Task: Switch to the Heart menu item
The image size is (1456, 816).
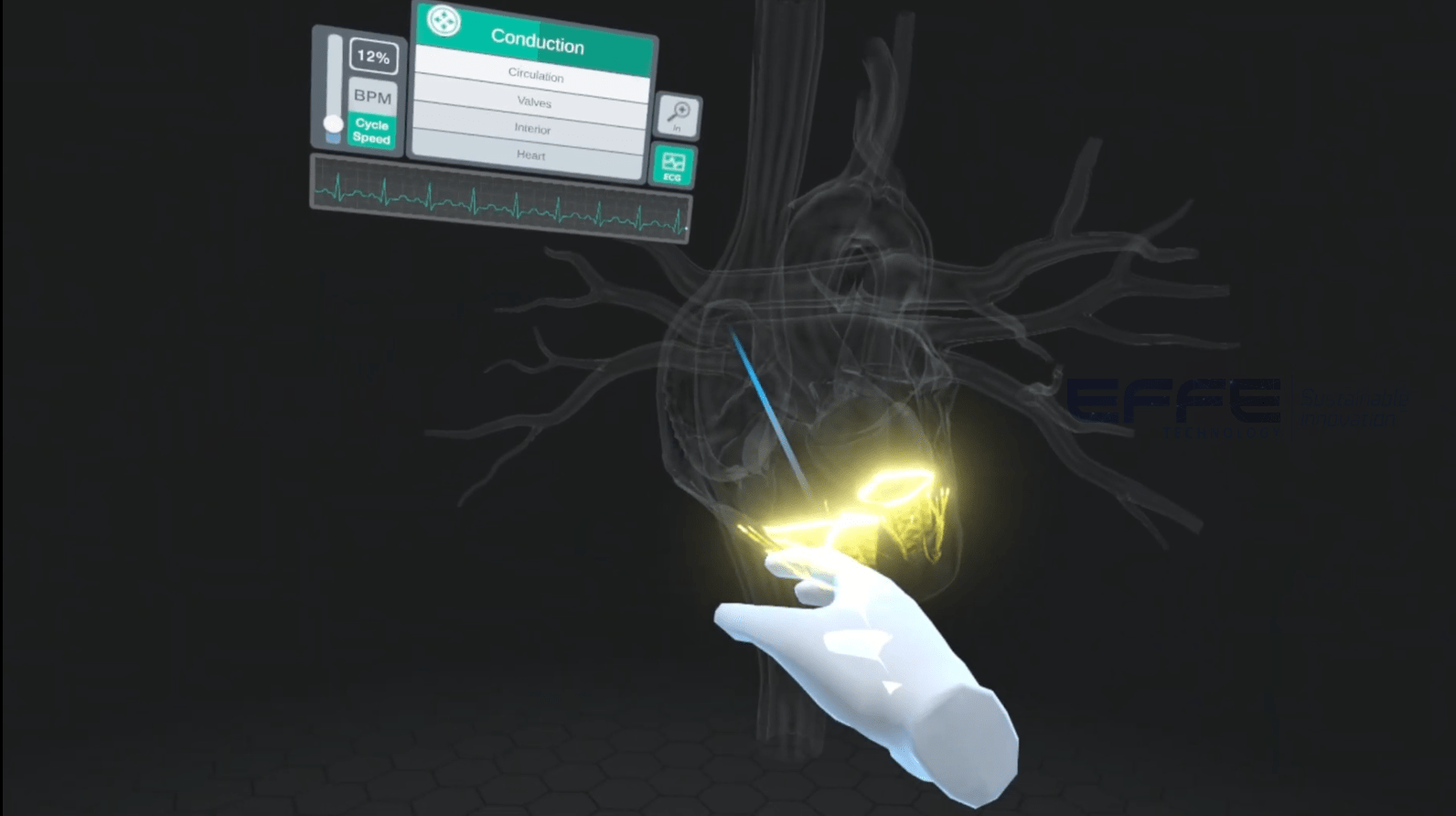Action: 532,156
